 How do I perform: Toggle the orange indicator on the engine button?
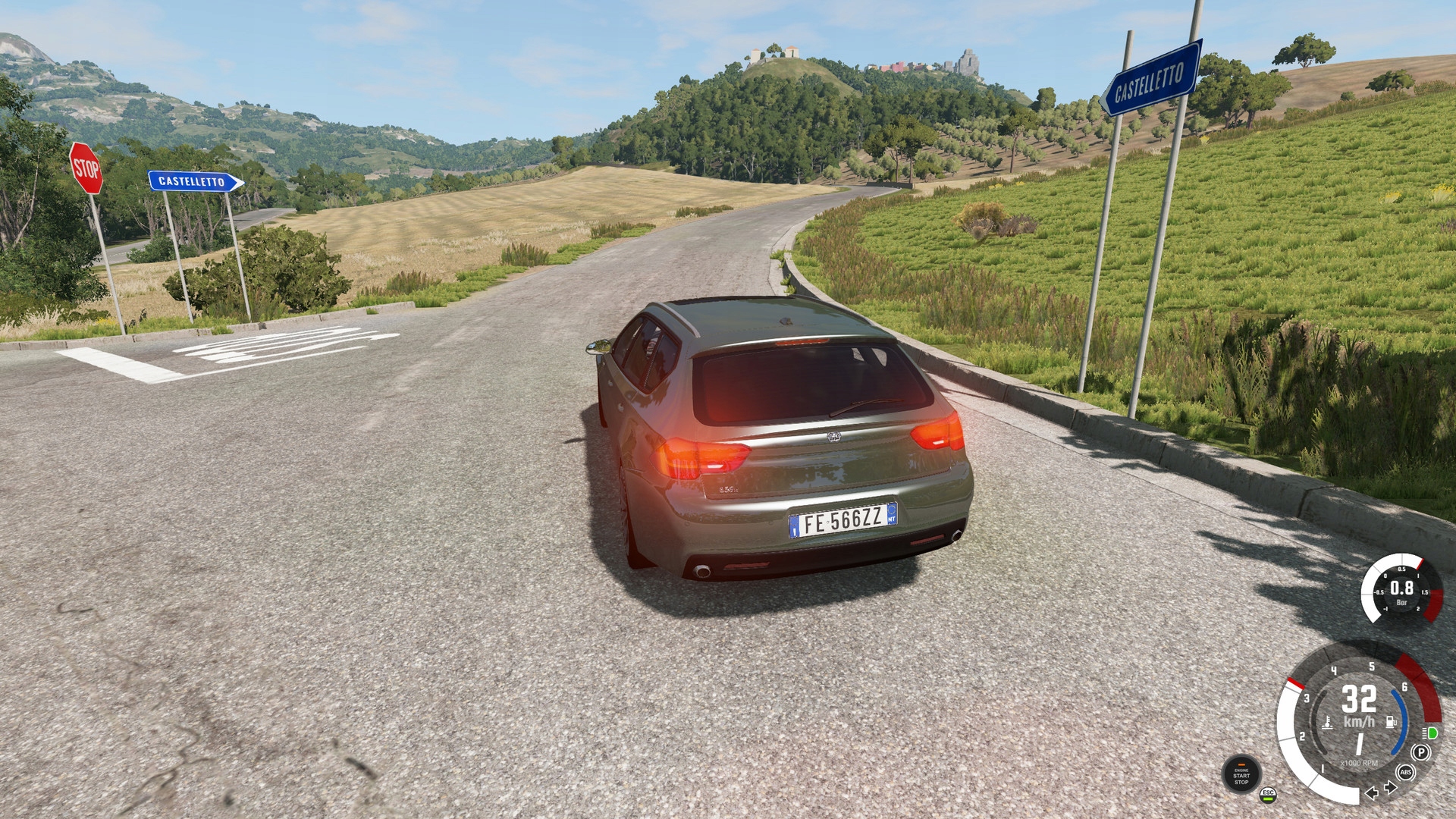click(x=1241, y=764)
